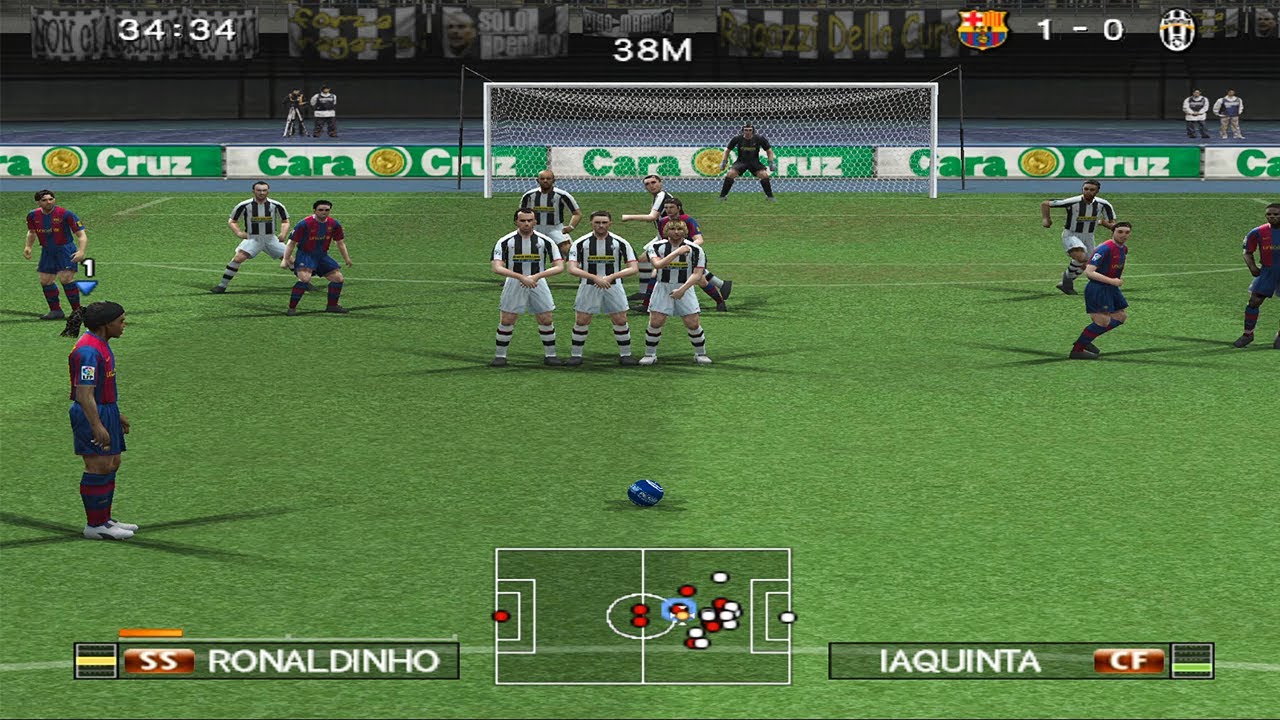Click the CF position badge

(x=1129, y=661)
